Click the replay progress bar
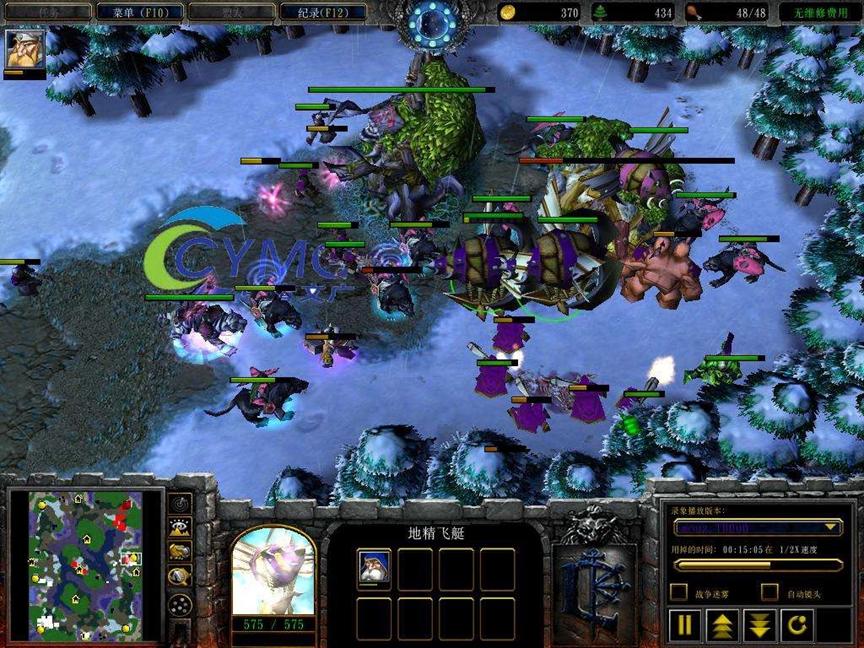 pos(757,564)
